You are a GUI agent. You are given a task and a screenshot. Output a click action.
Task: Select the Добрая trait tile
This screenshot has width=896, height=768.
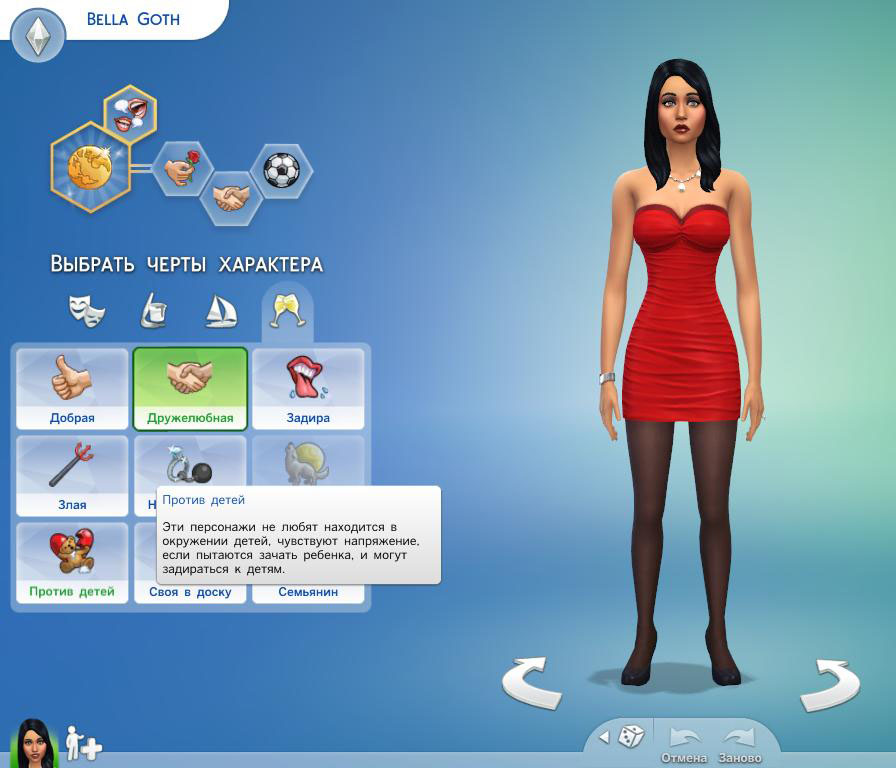(x=72, y=388)
